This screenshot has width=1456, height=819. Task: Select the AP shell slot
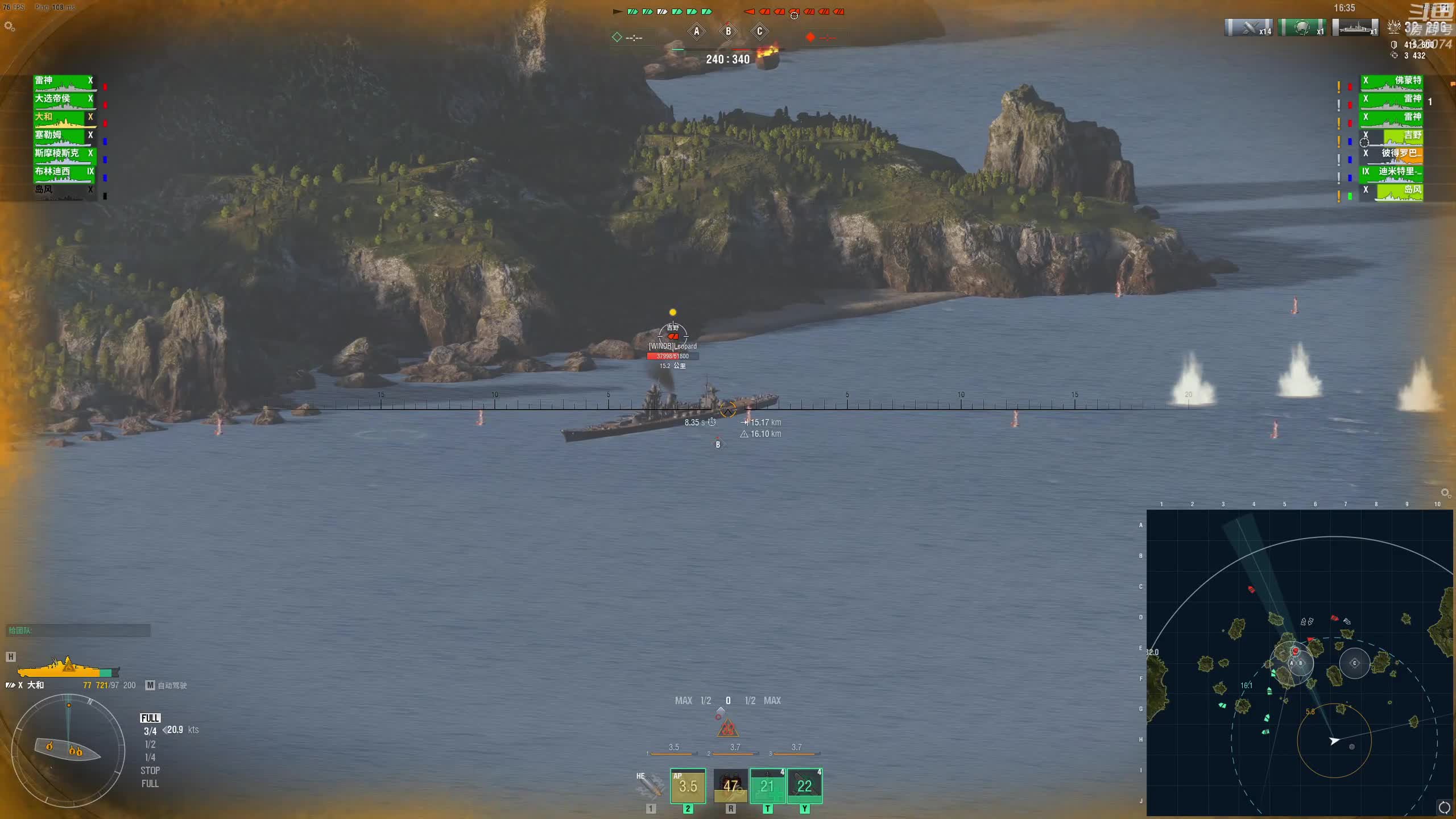pyautogui.click(x=688, y=786)
